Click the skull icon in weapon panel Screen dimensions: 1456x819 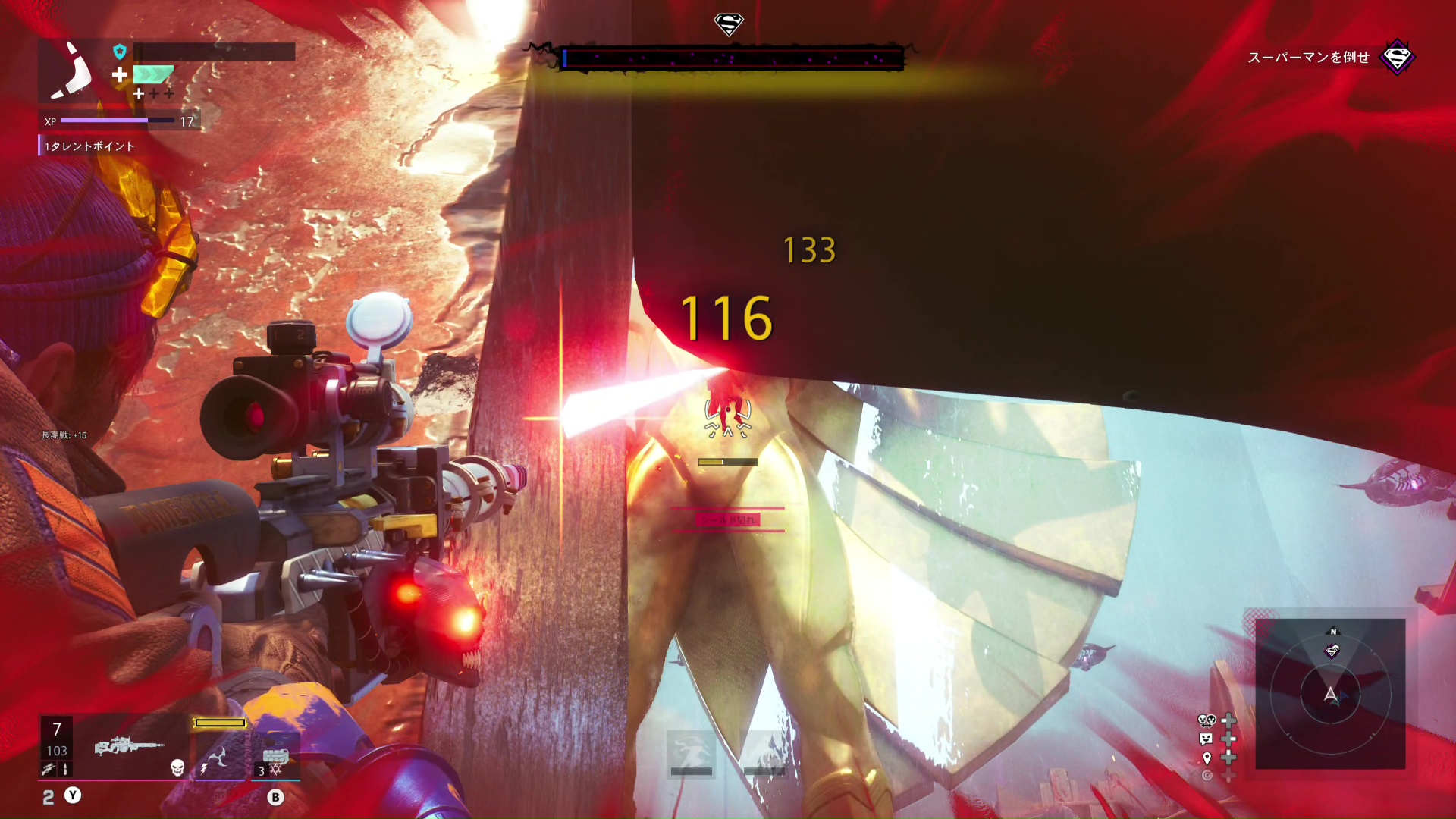[x=177, y=767]
